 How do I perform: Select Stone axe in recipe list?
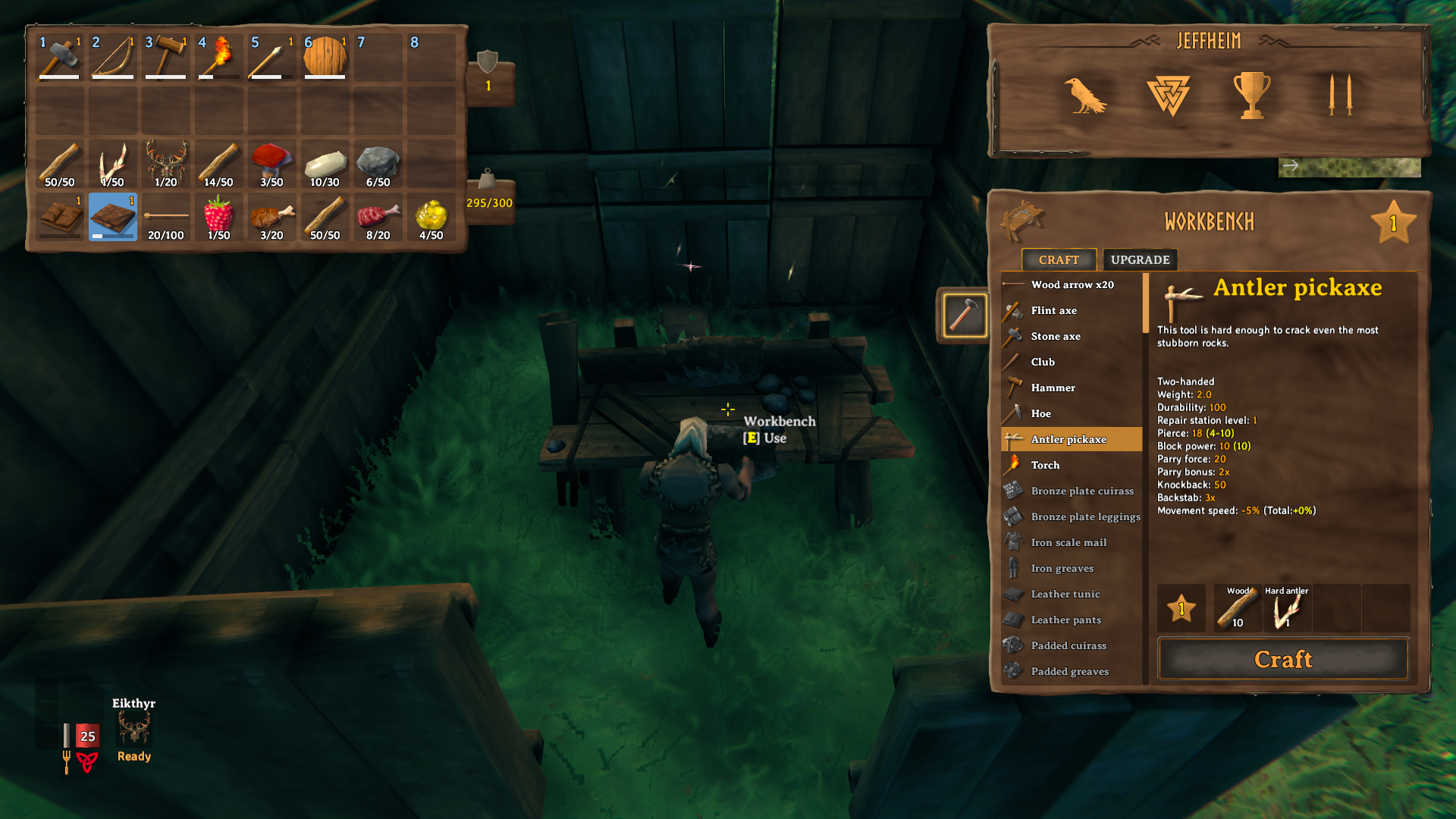pos(1056,336)
